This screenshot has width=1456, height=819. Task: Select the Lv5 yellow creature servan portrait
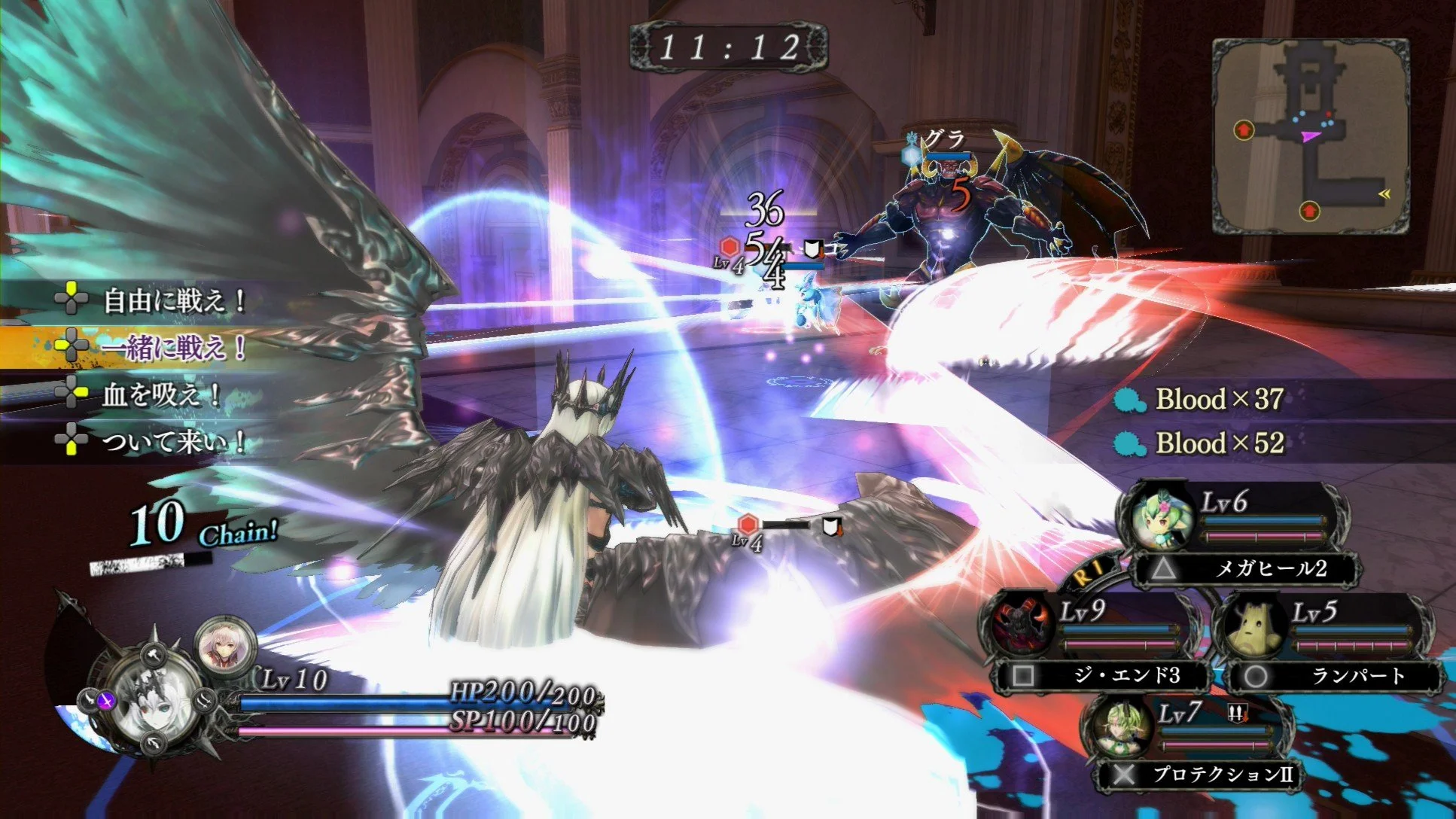(1253, 626)
